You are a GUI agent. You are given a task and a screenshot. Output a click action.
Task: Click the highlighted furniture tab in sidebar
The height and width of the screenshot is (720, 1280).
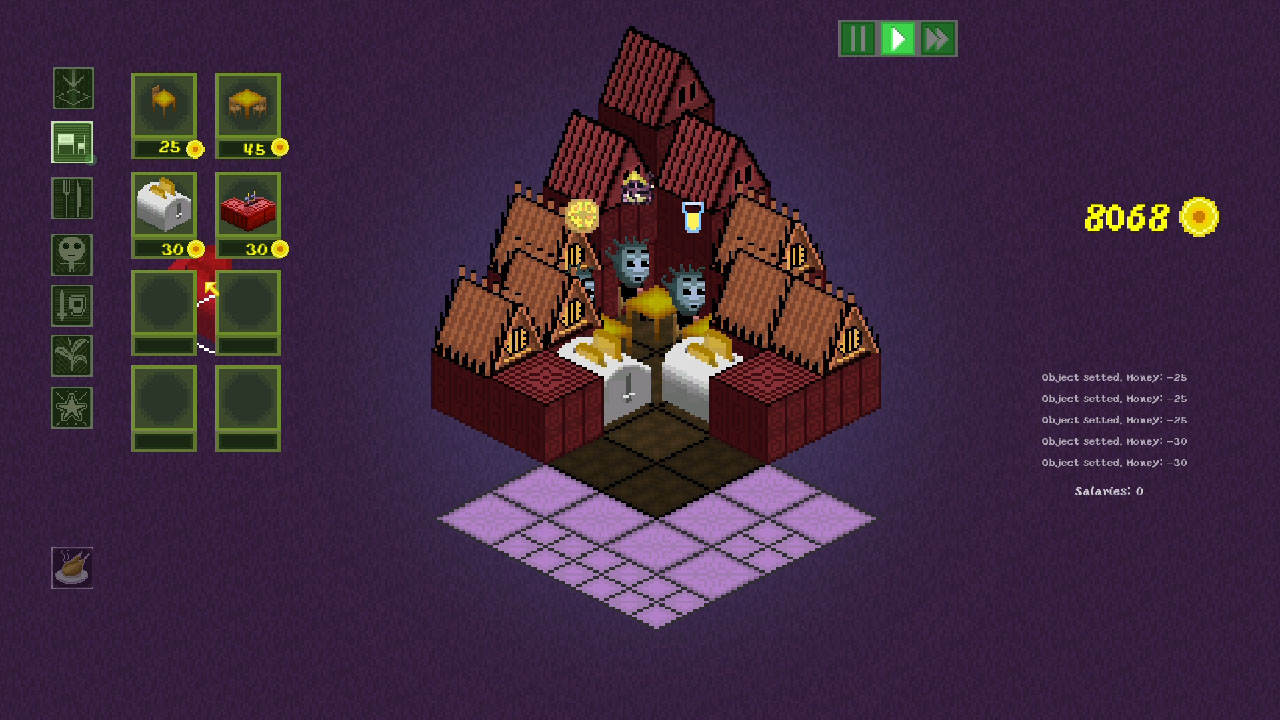(x=72, y=142)
